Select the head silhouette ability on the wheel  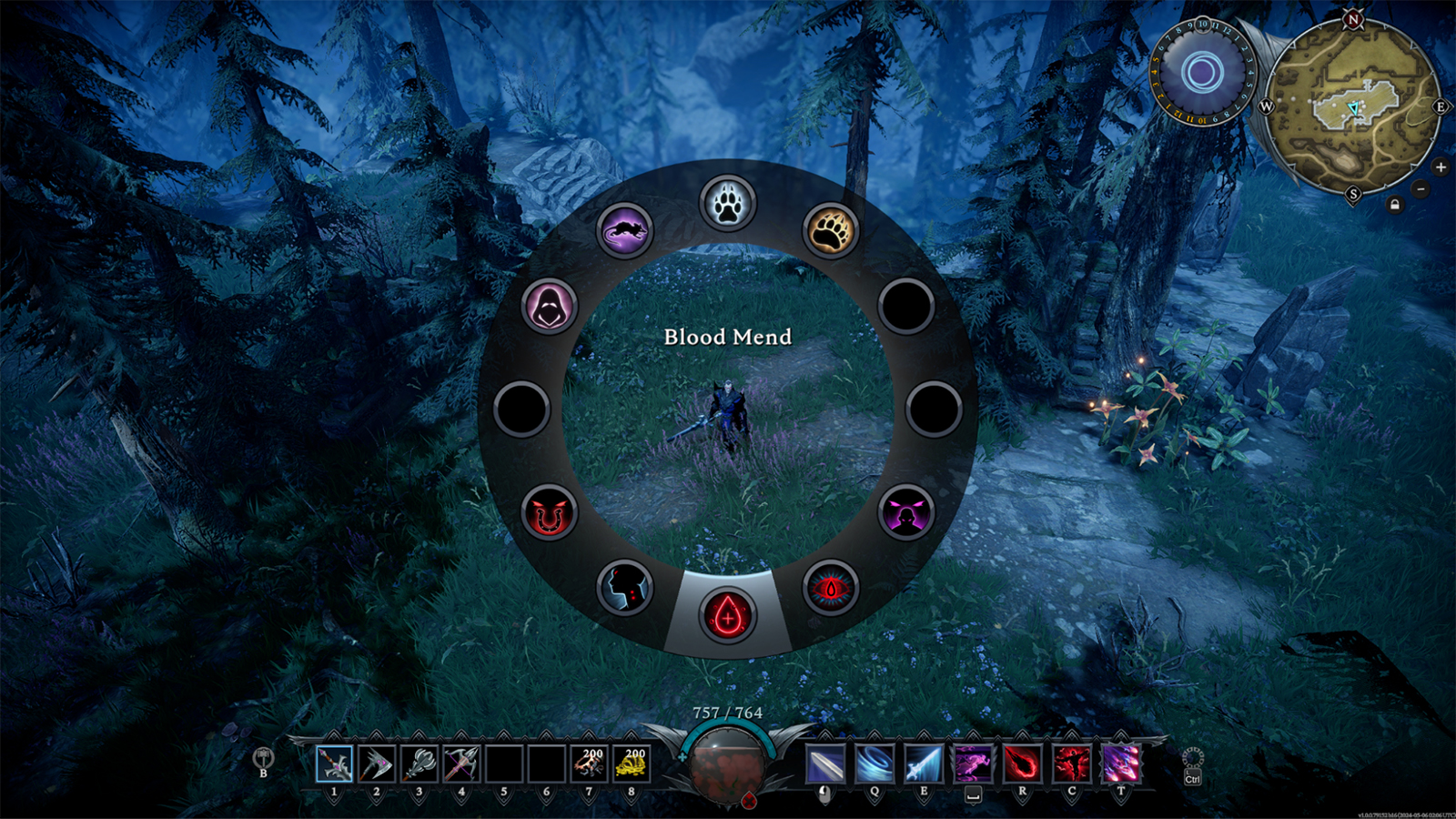click(x=624, y=587)
